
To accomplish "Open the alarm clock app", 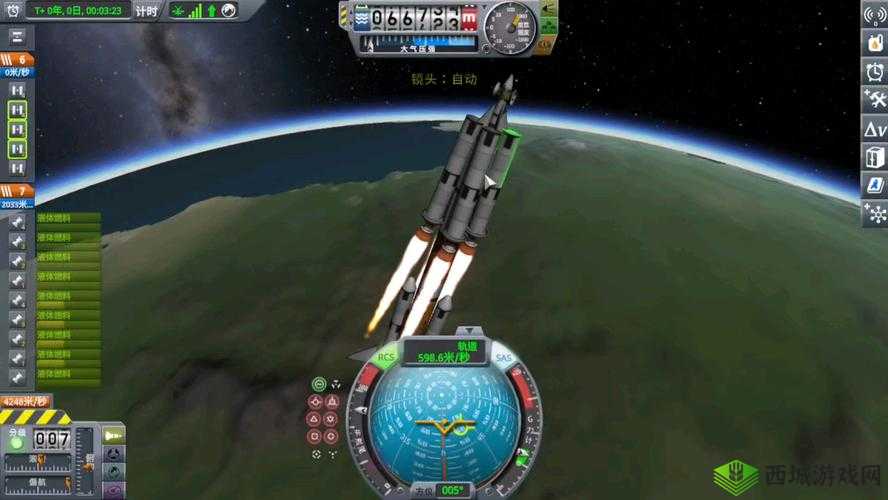I will (x=874, y=72).
